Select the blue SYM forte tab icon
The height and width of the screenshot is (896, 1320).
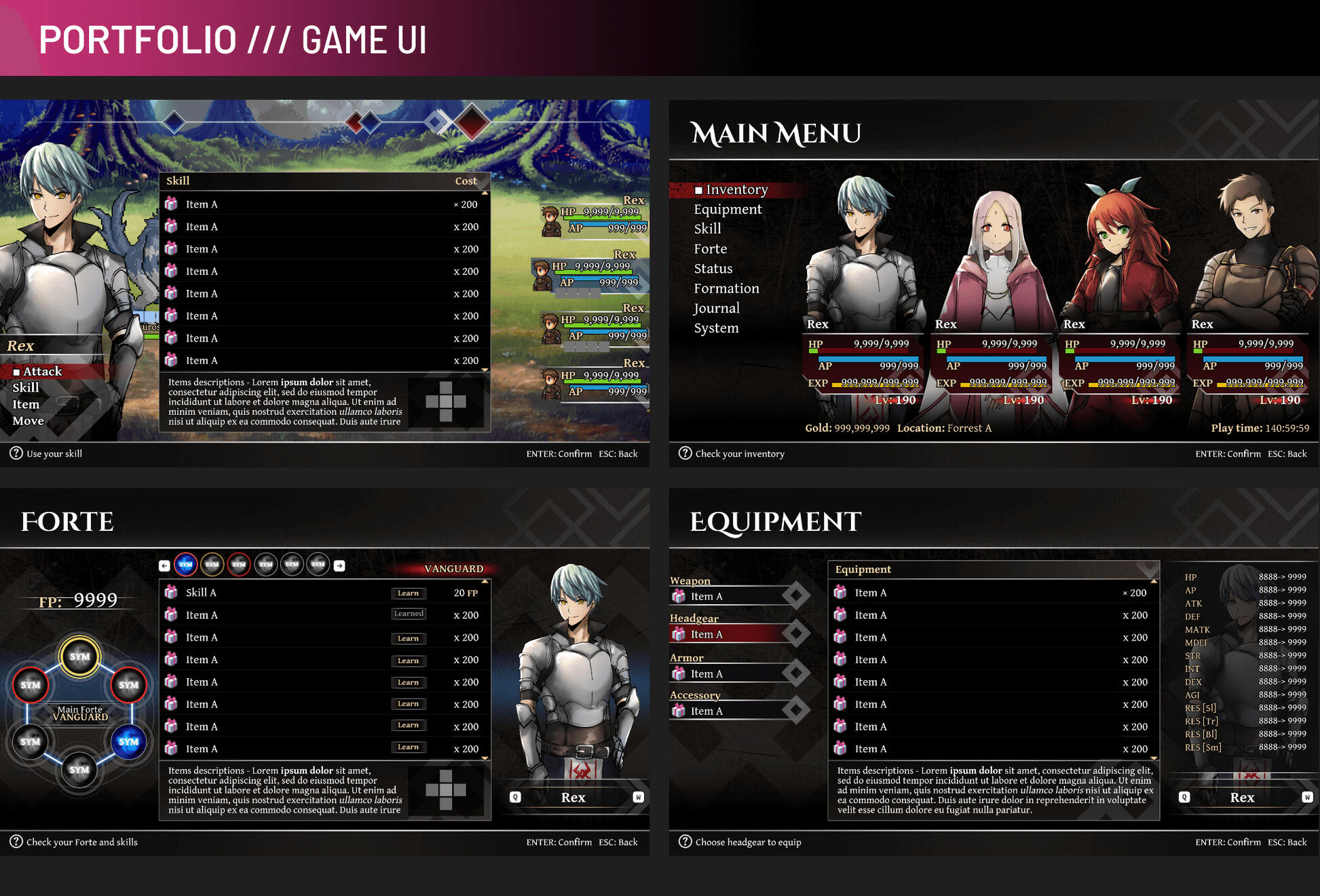pyautogui.click(x=185, y=565)
